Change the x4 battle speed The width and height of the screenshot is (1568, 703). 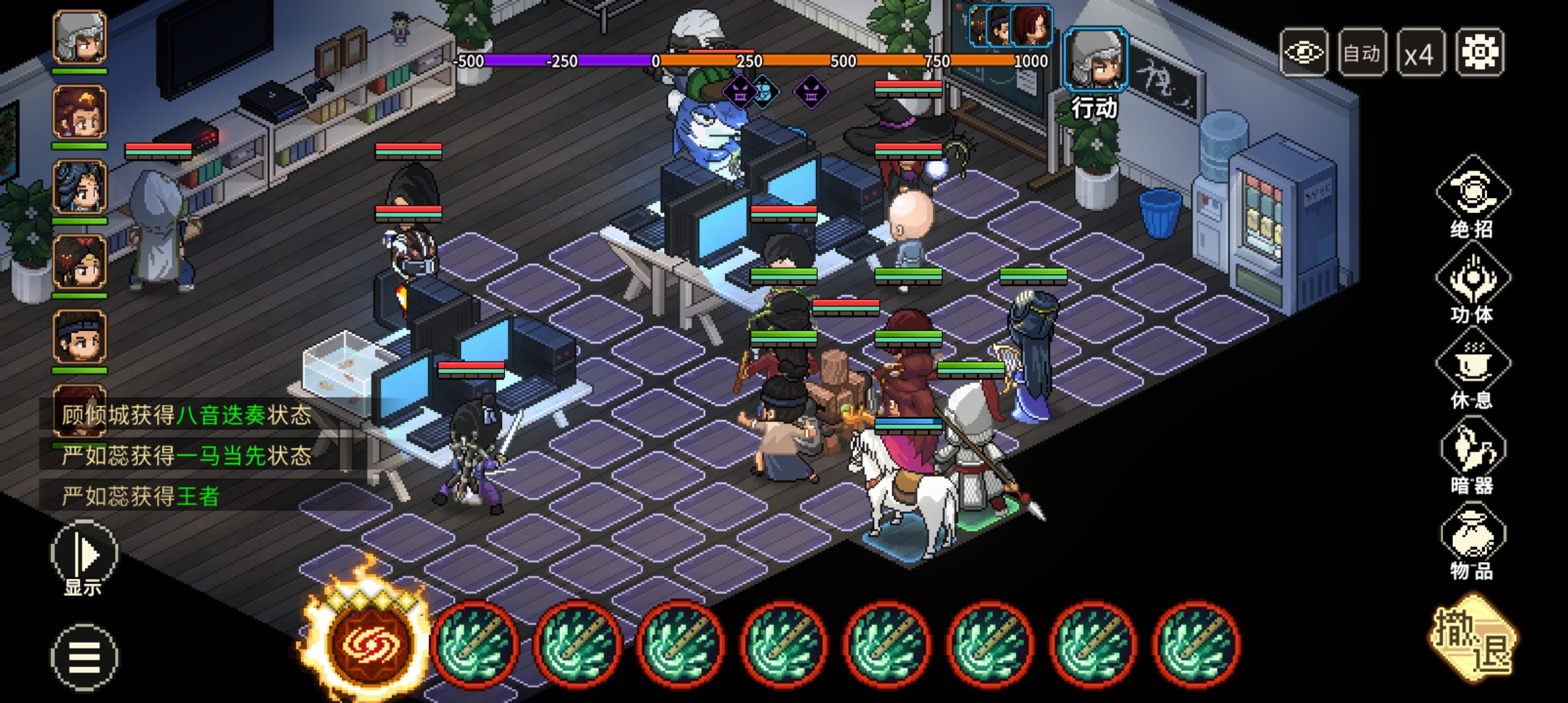[x=1420, y=52]
